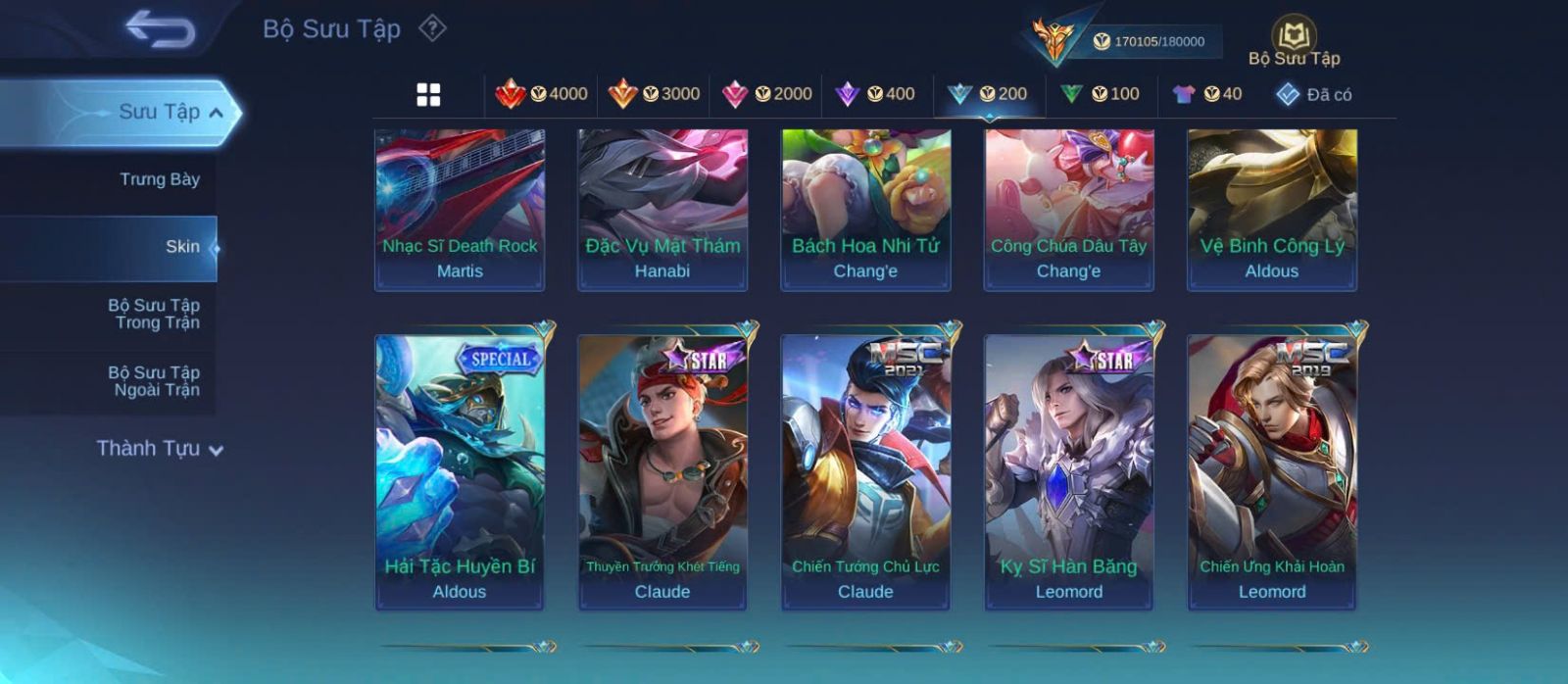Screen dimensions: 1568x684
Task: Show all skins with grid filter
Action: [428, 94]
